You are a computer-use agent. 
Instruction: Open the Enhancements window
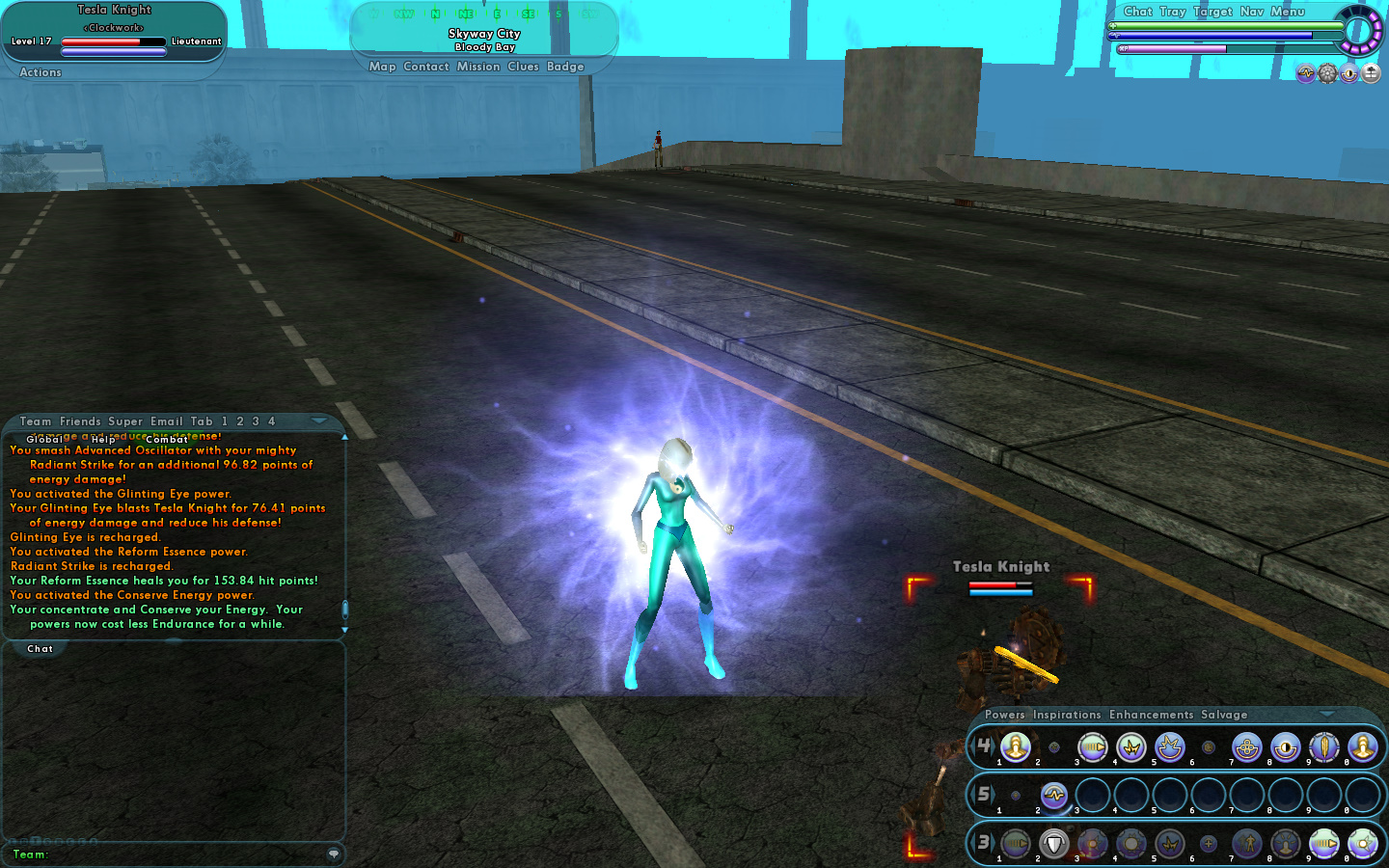point(1151,715)
